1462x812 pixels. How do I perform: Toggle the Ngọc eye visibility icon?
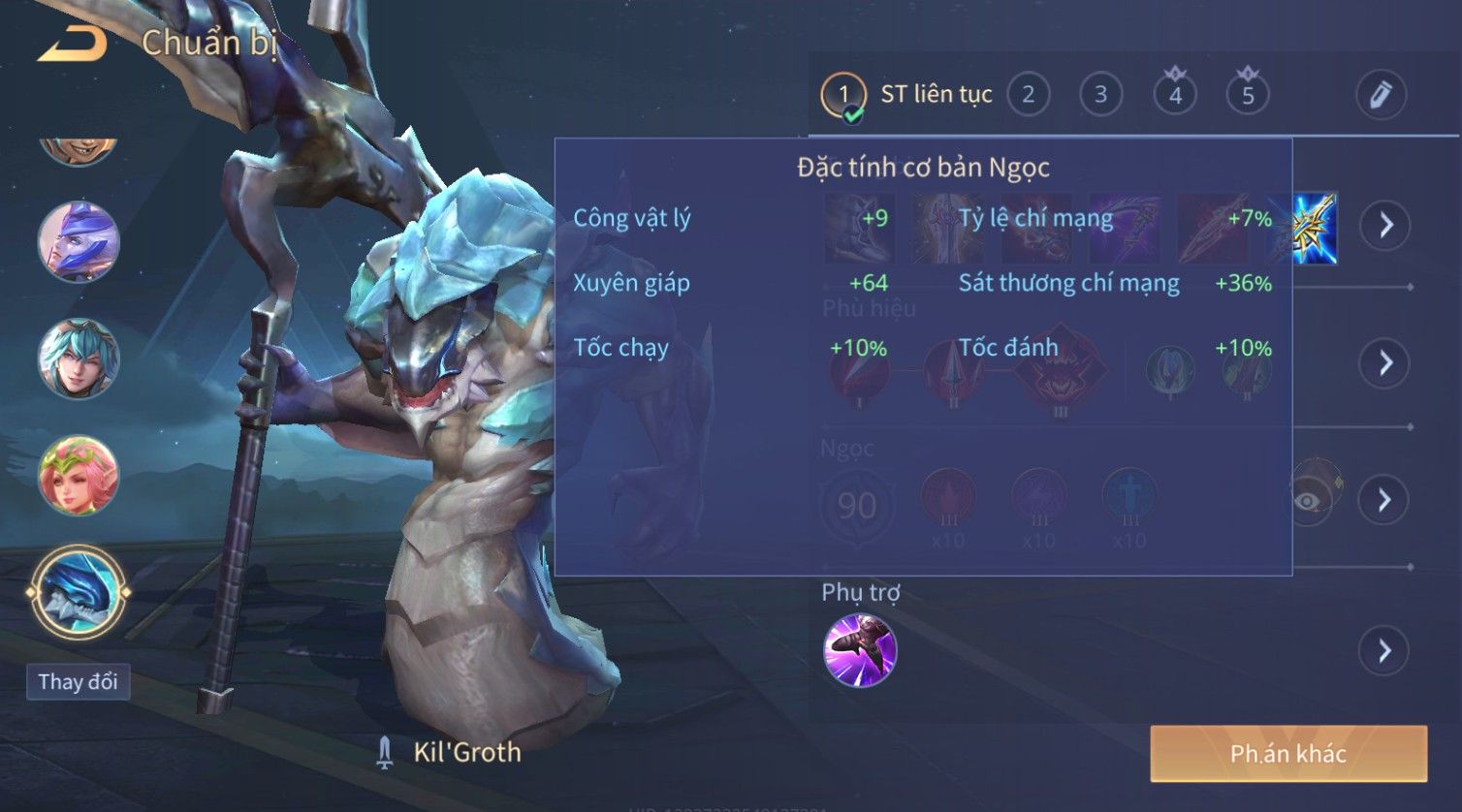click(1309, 500)
